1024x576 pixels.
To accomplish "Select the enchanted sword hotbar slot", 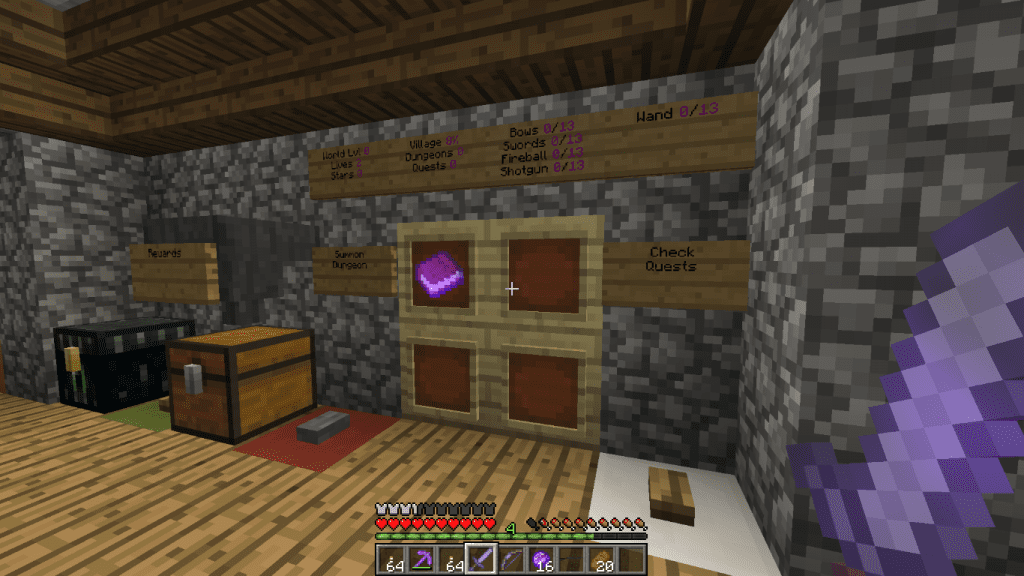I will (482, 560).
